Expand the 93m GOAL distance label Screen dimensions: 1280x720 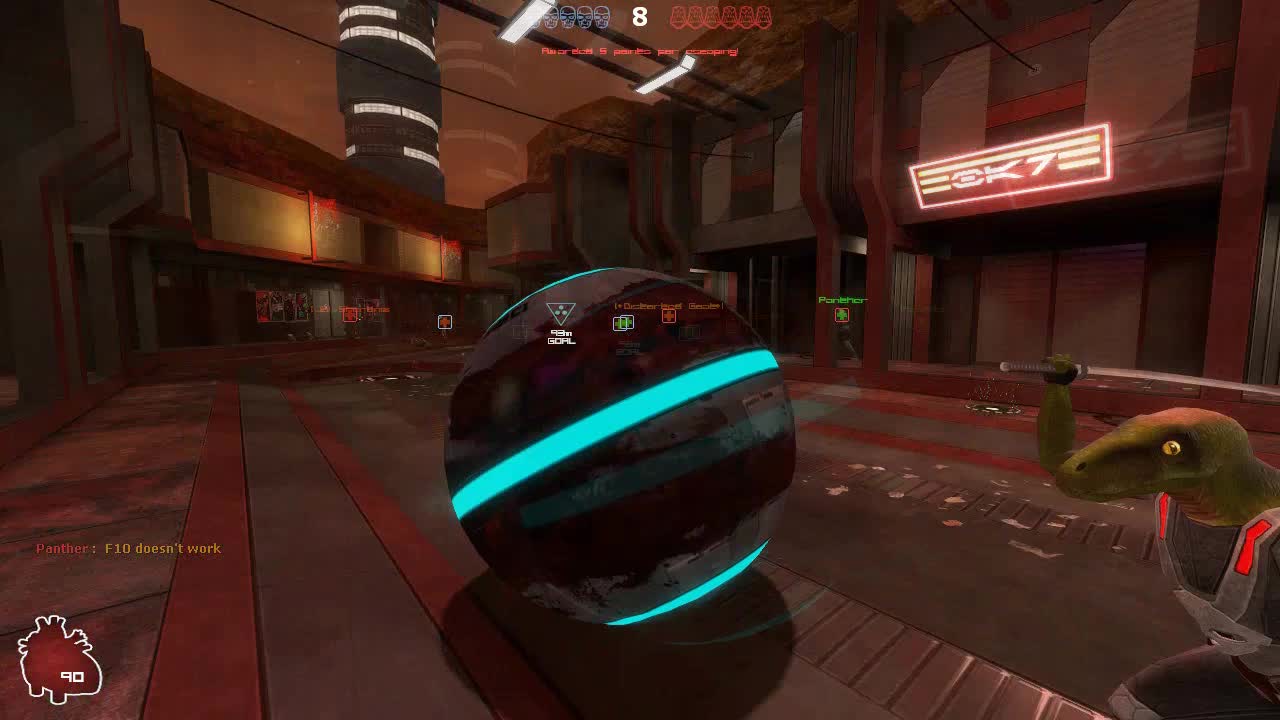click(x=561, y=336)
